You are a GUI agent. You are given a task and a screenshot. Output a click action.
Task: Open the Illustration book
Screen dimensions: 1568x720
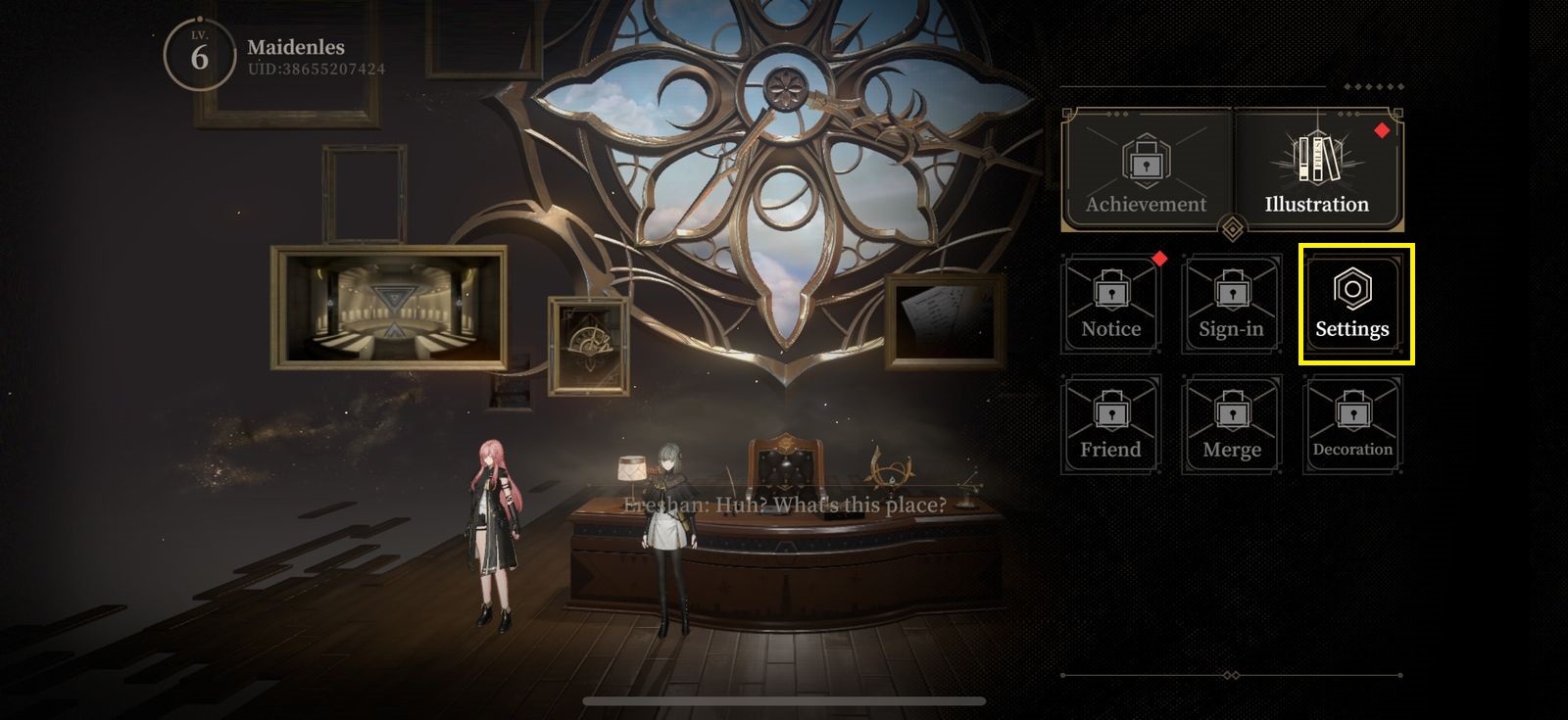[1317, 169]
